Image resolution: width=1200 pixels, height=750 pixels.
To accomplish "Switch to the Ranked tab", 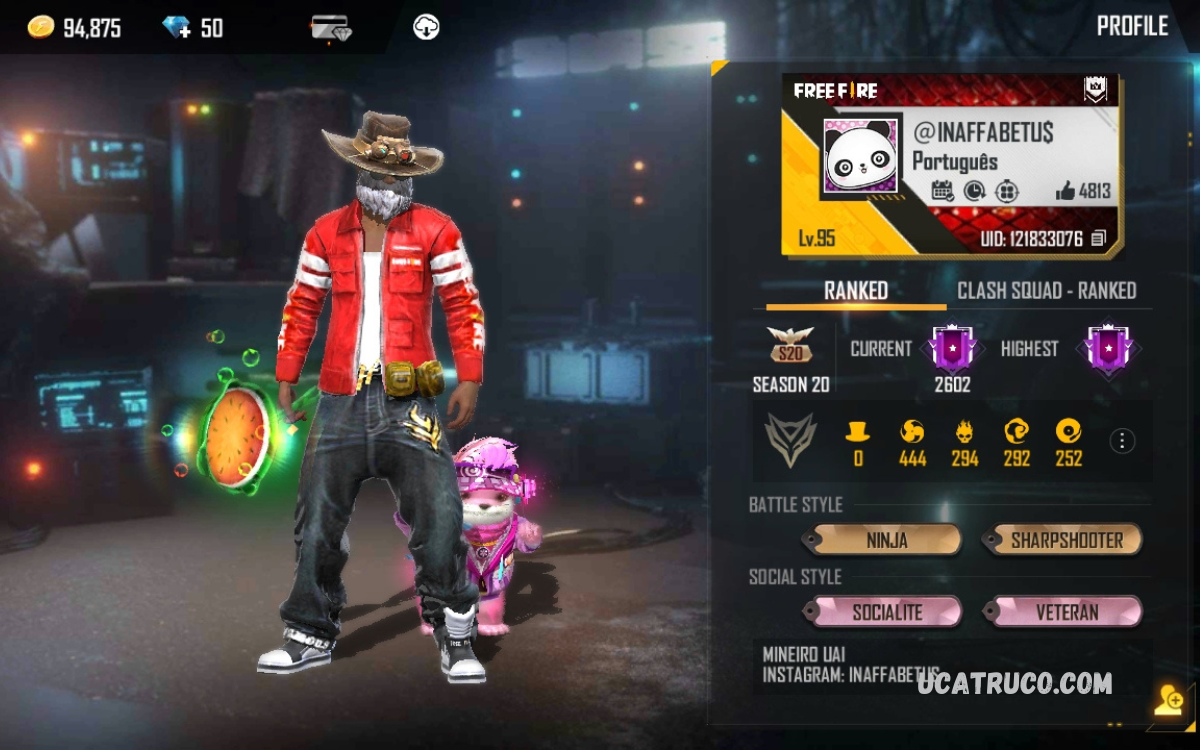I will click(855, 291).
